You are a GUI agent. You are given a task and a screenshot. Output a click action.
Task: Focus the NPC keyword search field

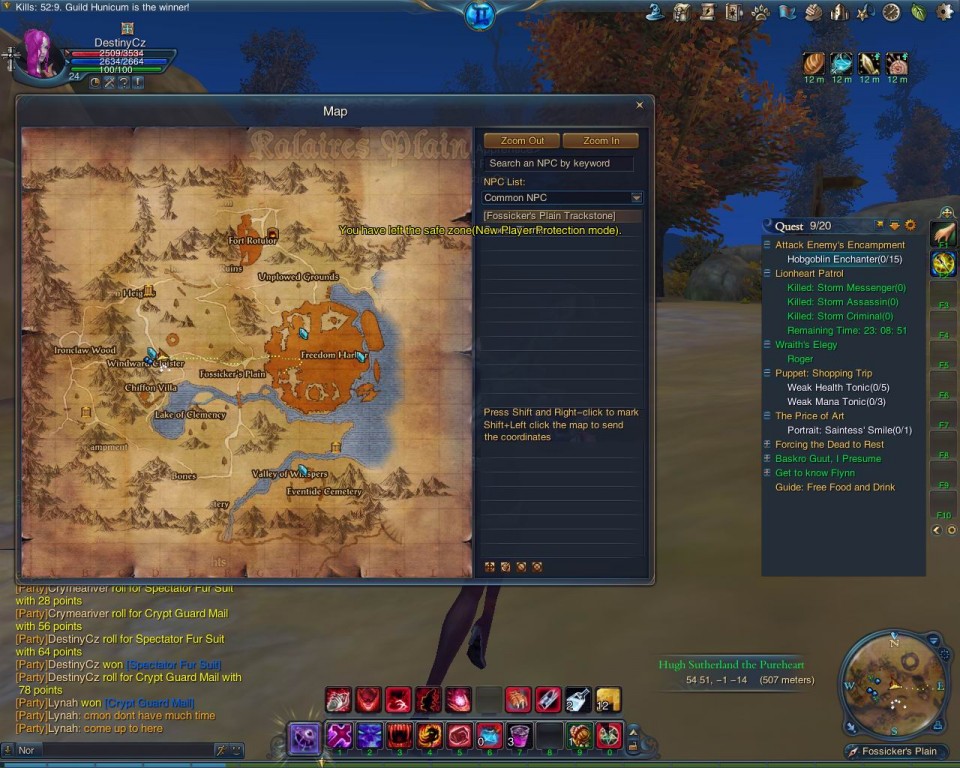[558, 163]
